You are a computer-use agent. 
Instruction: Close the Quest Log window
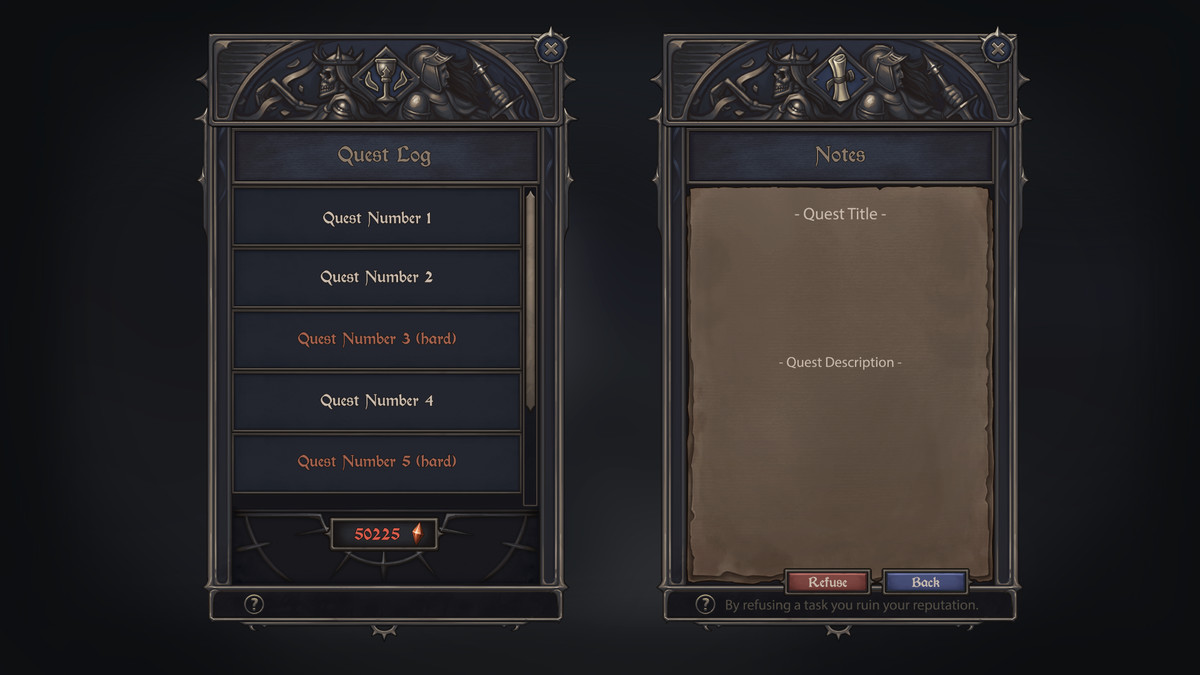551,47
